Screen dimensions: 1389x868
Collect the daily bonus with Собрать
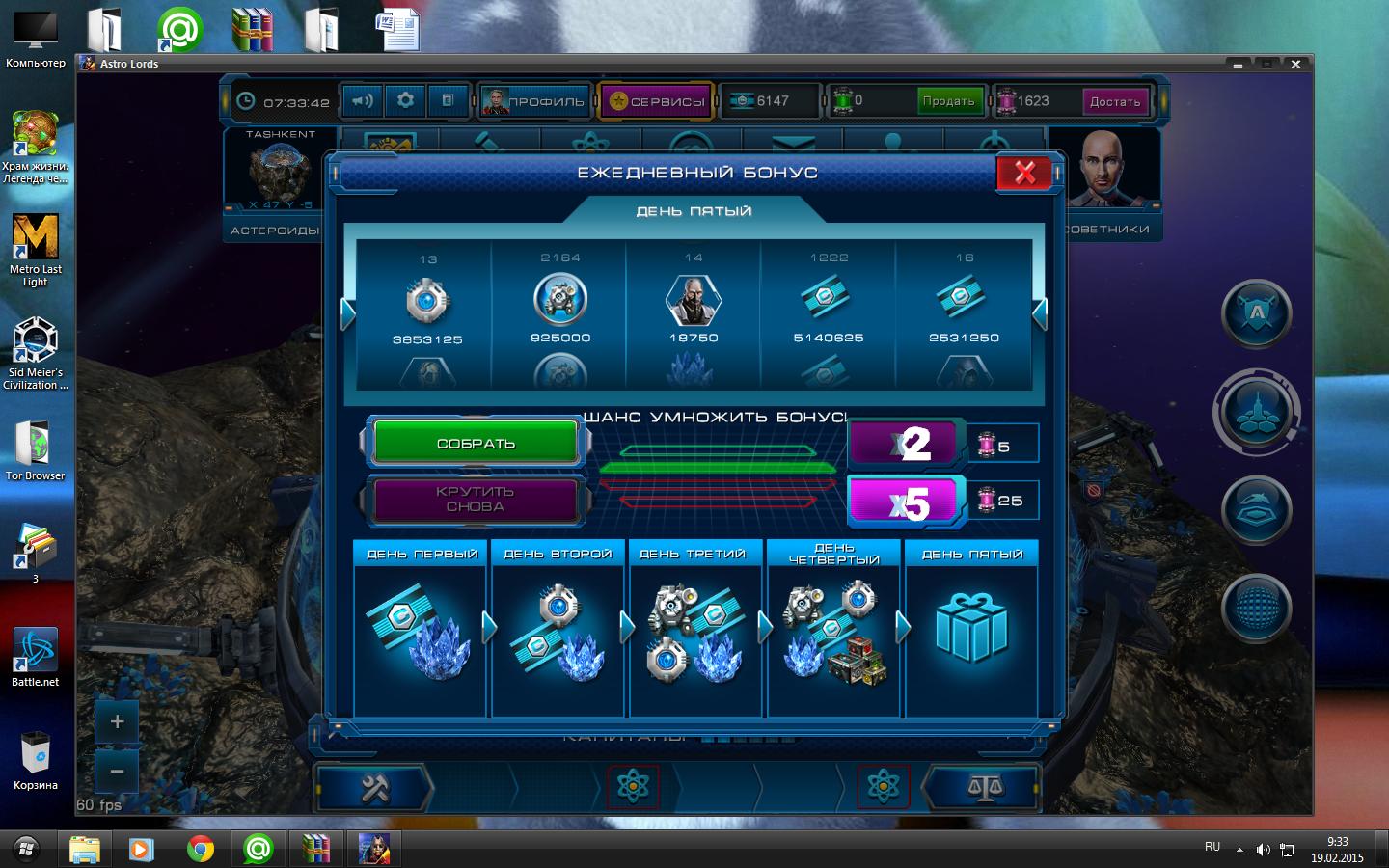476,444
